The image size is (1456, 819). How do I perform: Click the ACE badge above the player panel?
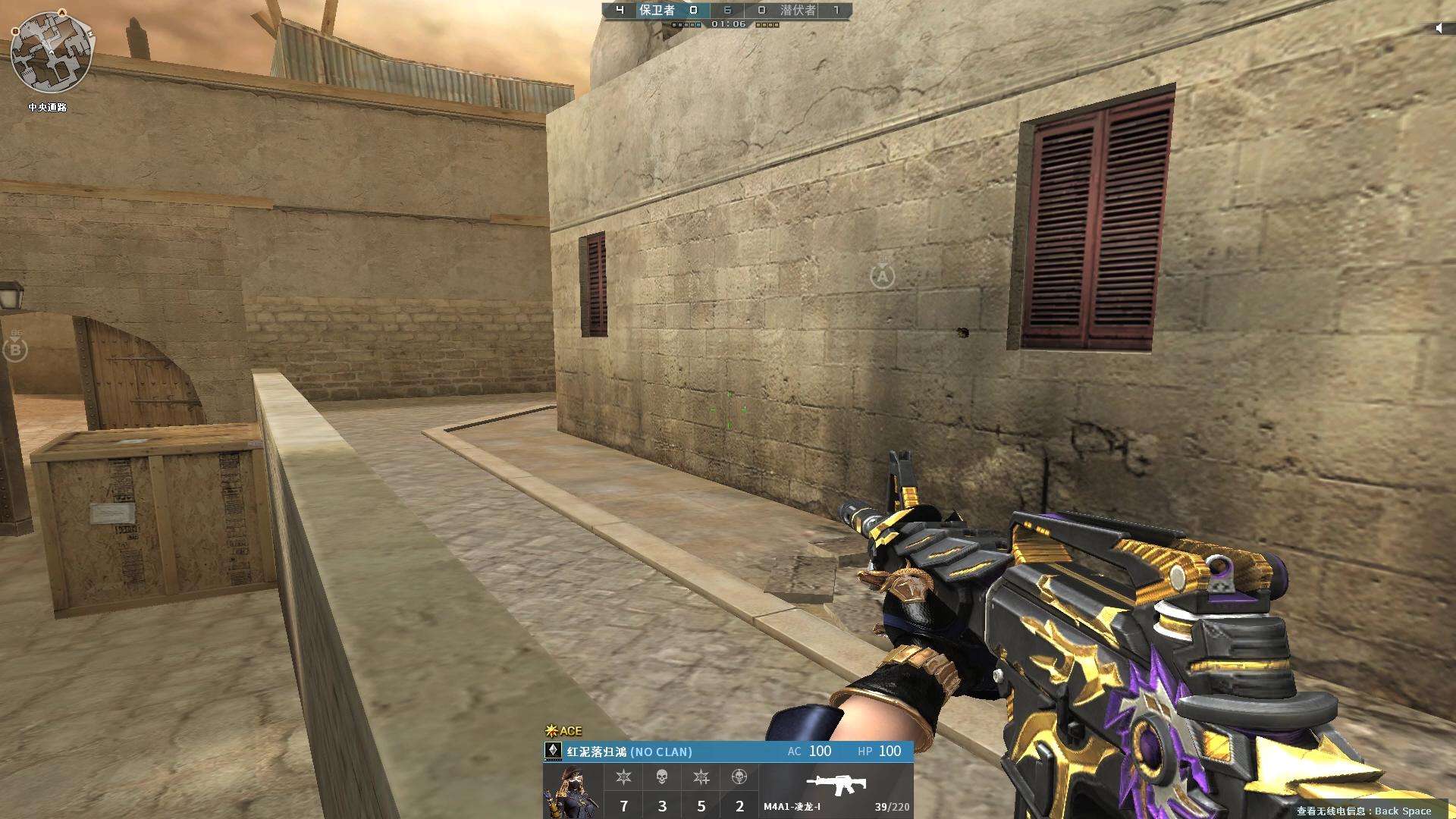563,731
